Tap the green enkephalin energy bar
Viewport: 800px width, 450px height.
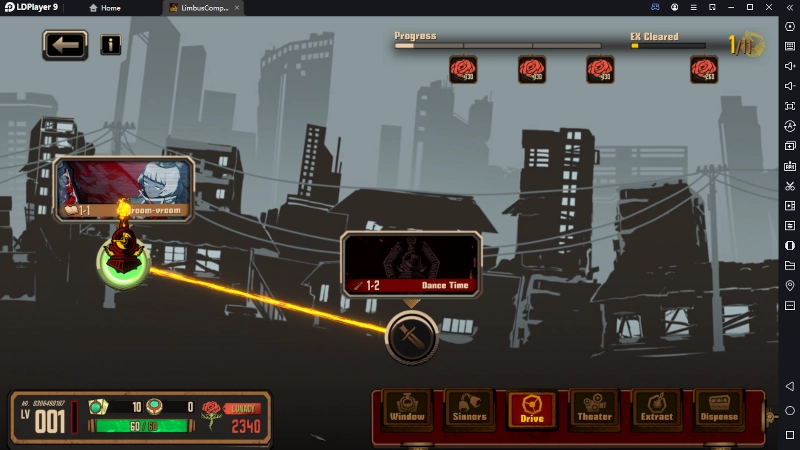click(139, 426)
